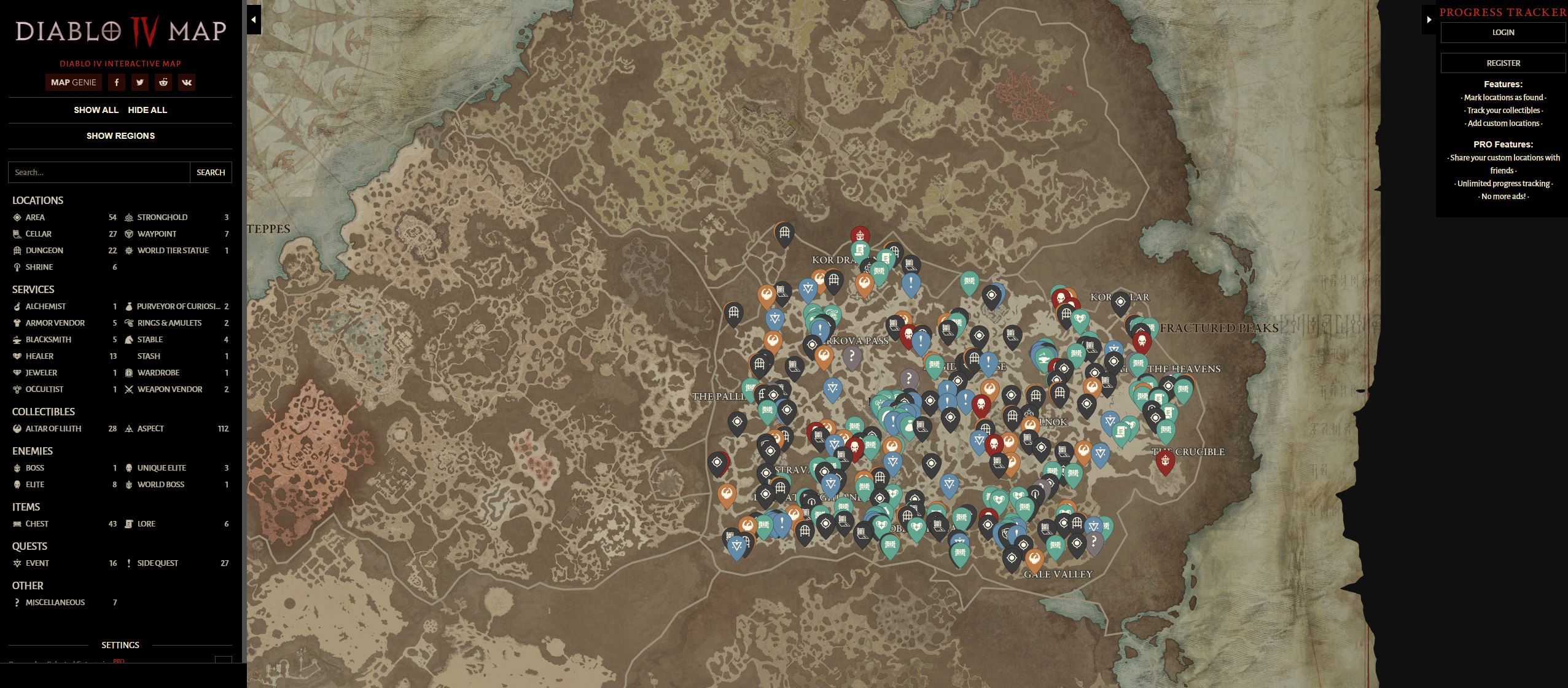Open the Twitter share icon

coord(140,82)
